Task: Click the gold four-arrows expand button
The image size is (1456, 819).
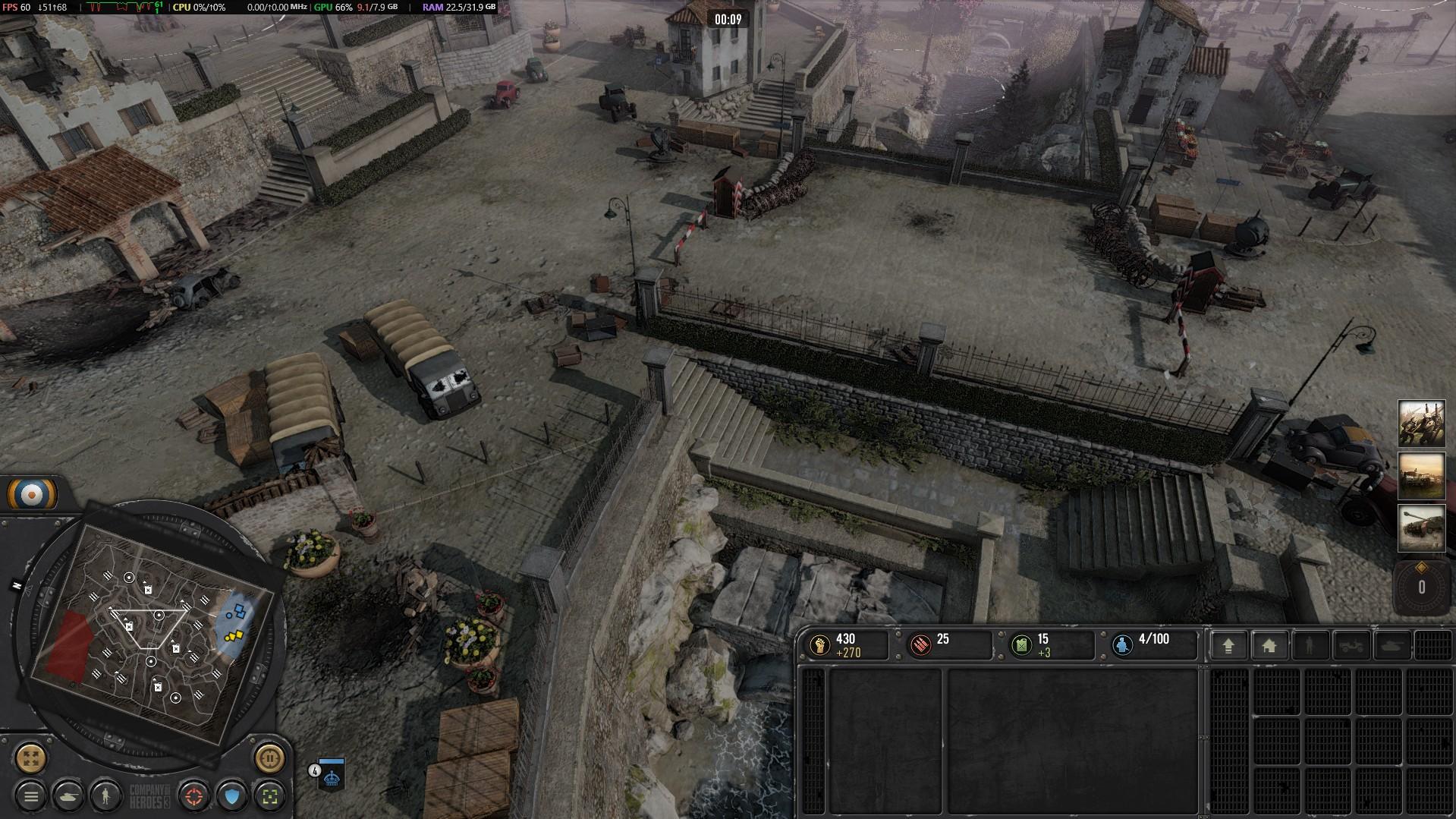Action: click(x=31, y=757)
